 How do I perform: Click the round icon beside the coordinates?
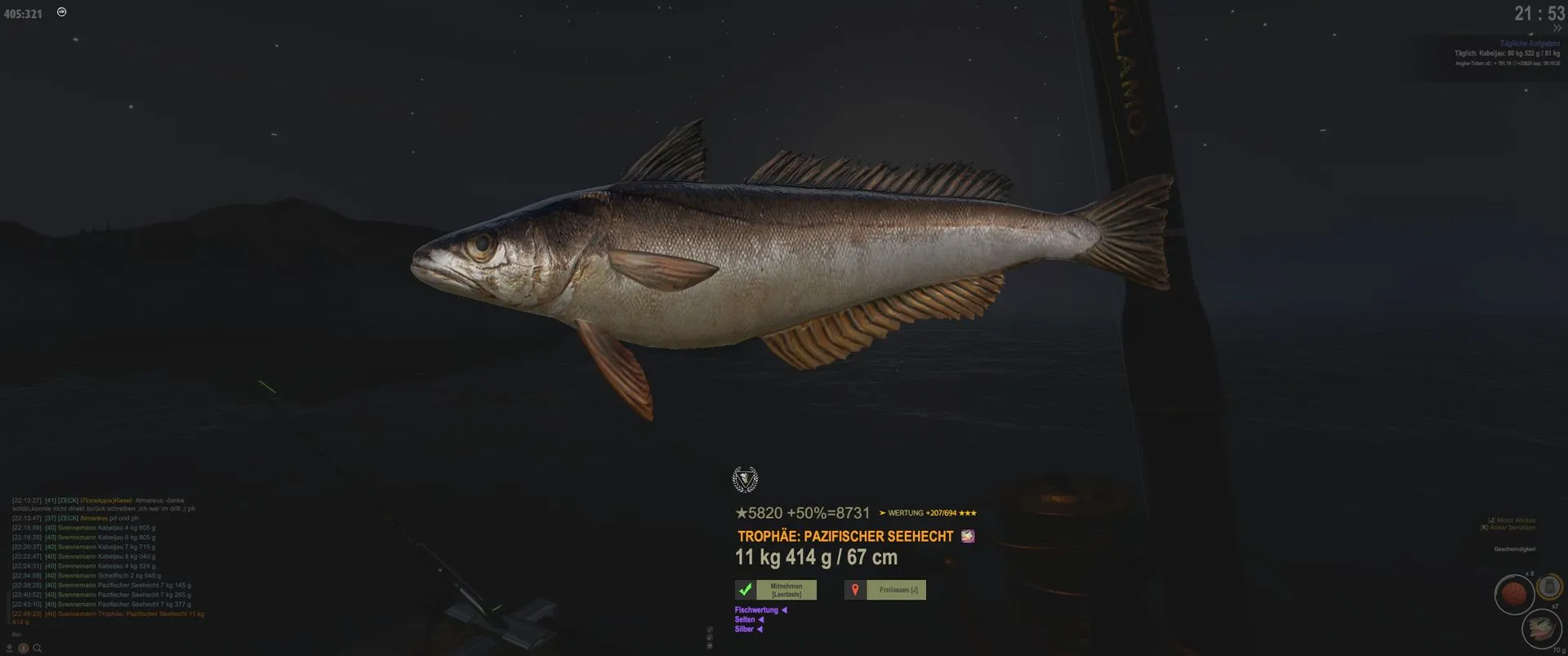(62, 12)
